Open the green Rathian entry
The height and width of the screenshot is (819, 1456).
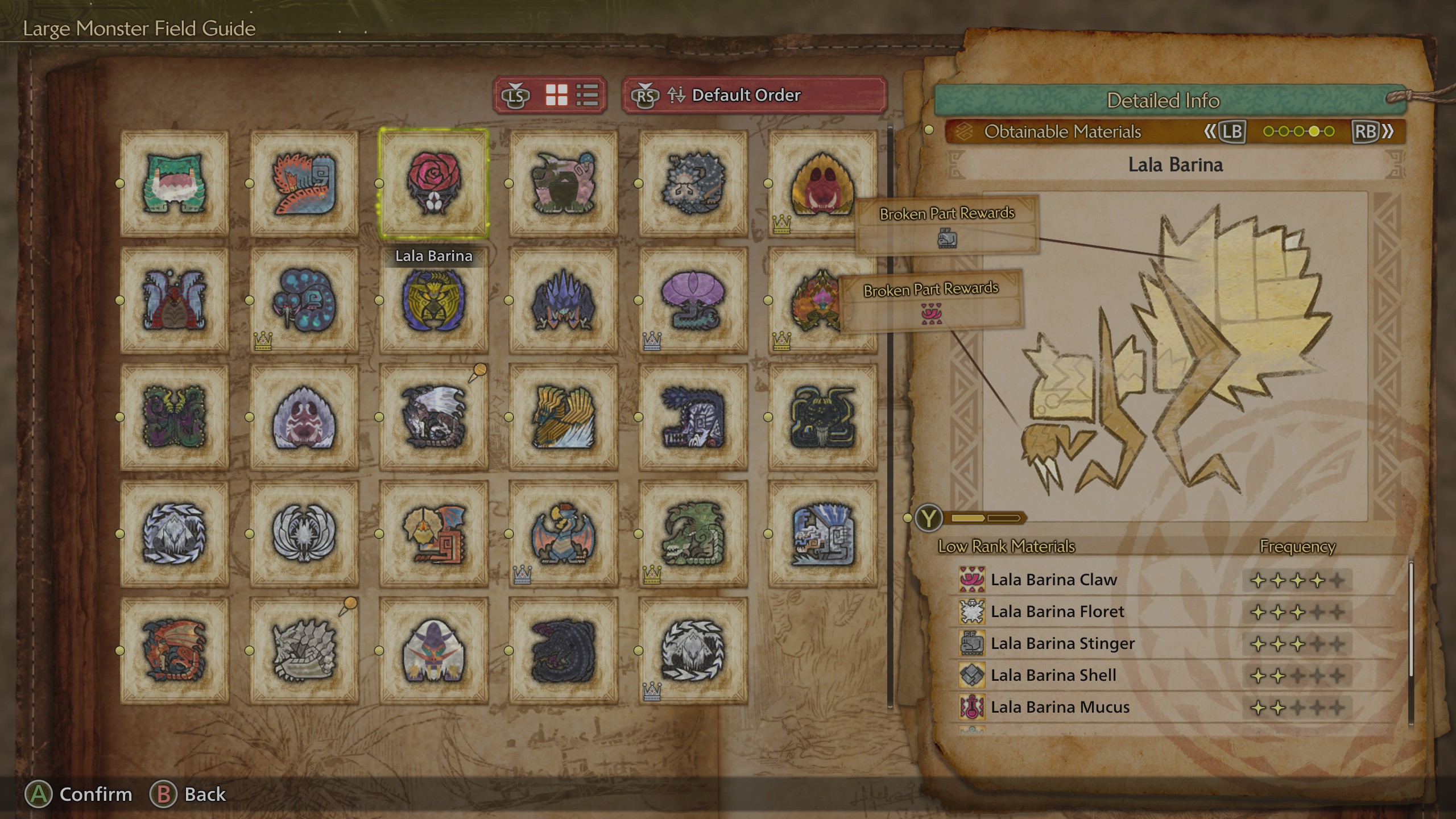(x=693, y=534)
